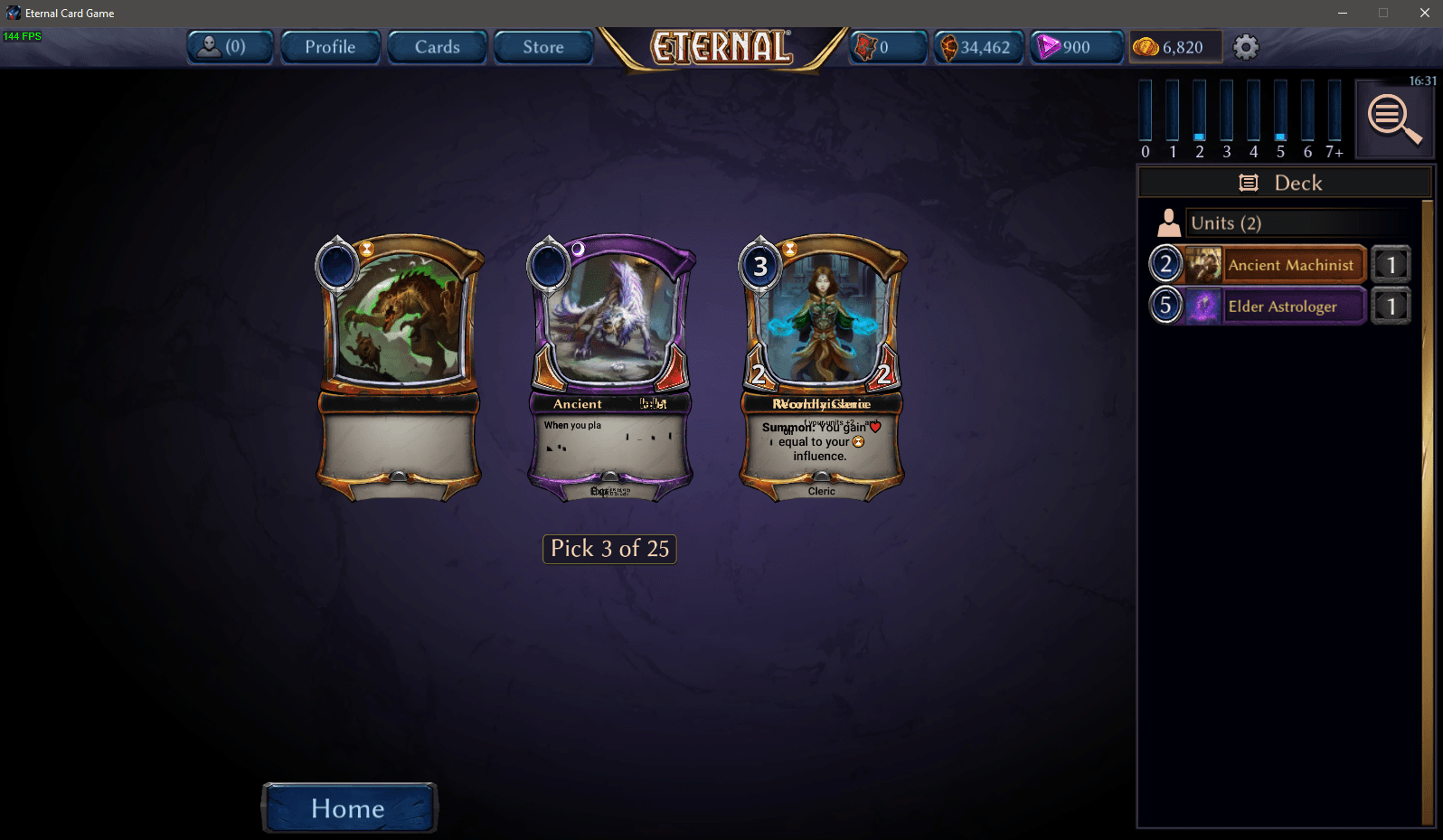
Task: Click the deck list icon in the Deck header
Action: click(x=1249, y=182)
